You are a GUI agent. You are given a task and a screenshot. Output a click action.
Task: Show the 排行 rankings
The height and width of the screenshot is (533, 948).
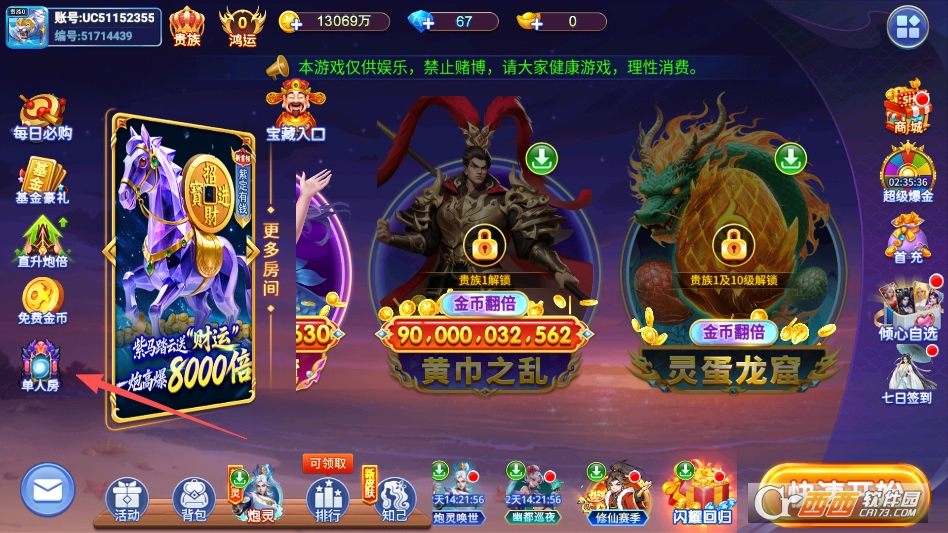[x=327, y=499]
